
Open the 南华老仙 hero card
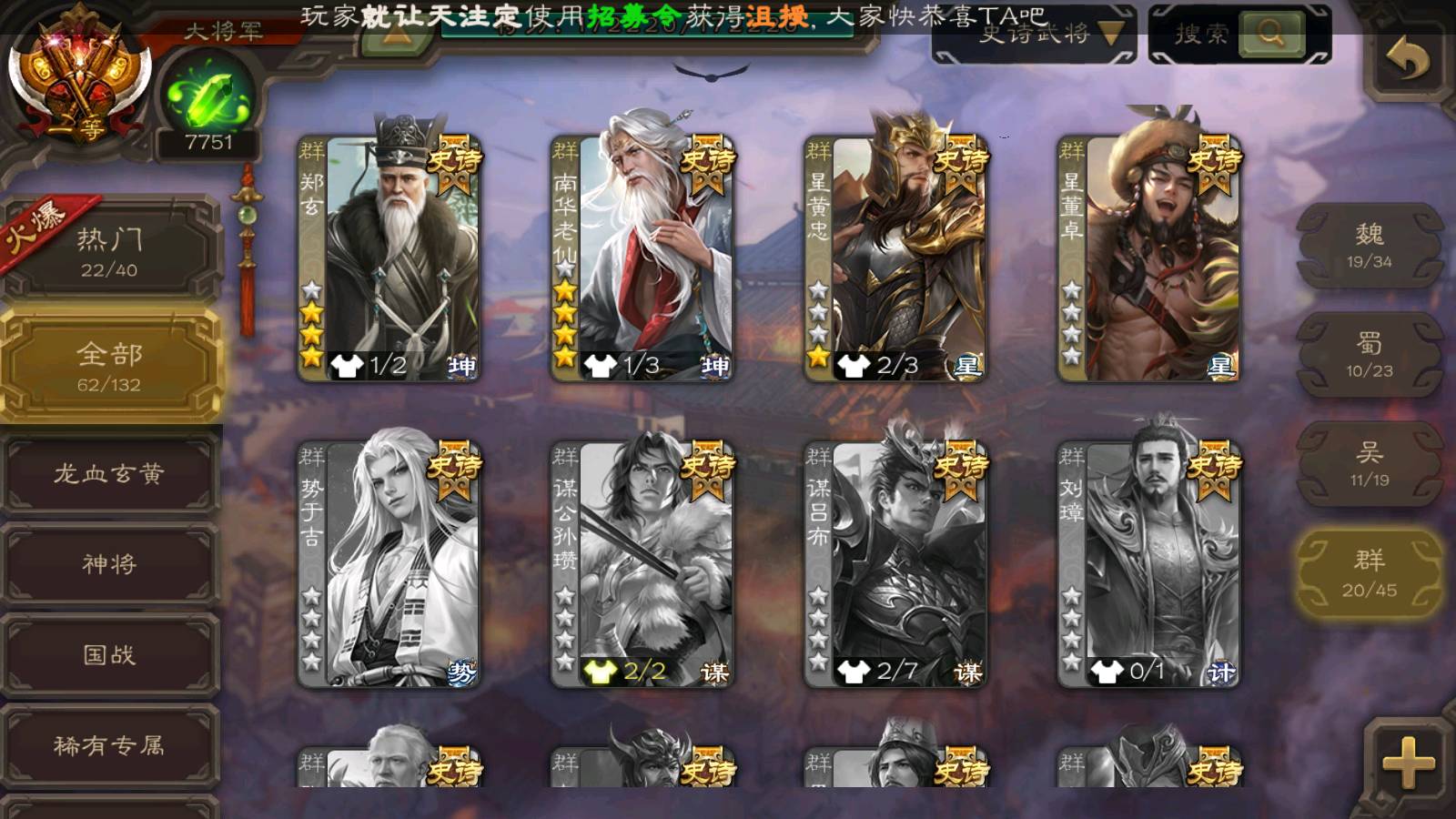click(x=642, y=258)
